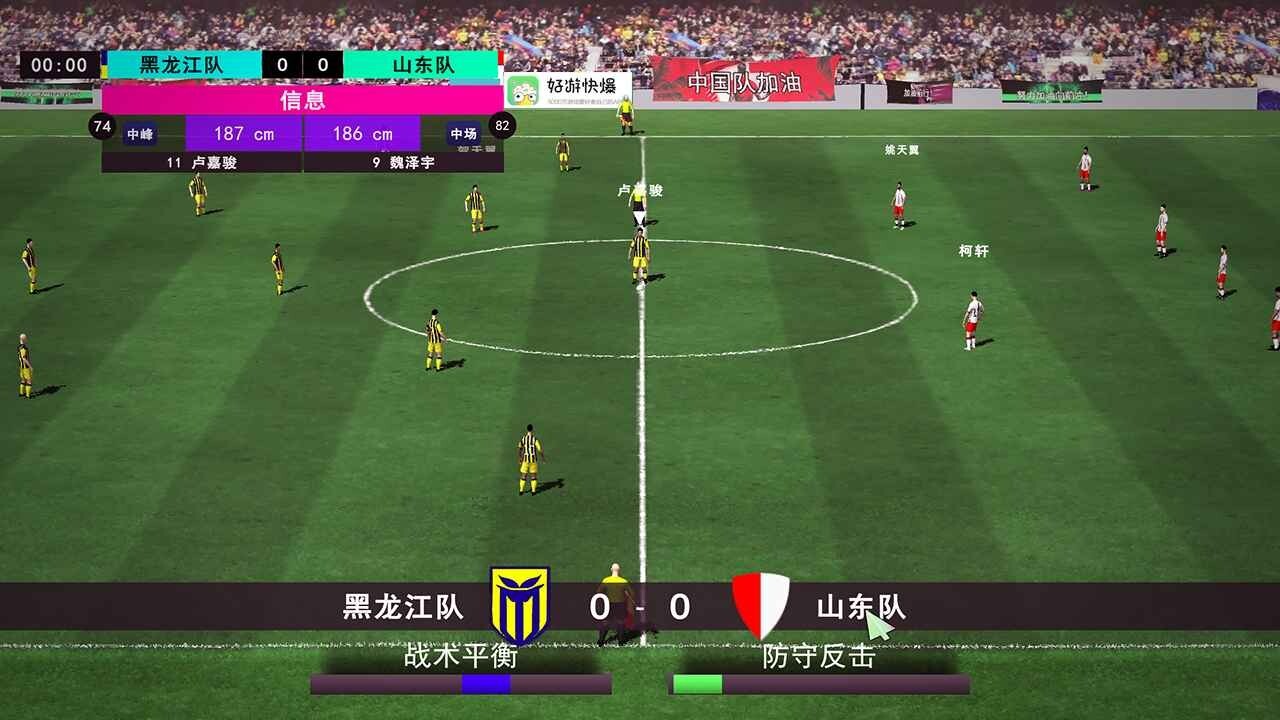This screenshot has width=1280, height=720.
Task: Click the 0 - 0 score display
Action: (x=640, y=606)
